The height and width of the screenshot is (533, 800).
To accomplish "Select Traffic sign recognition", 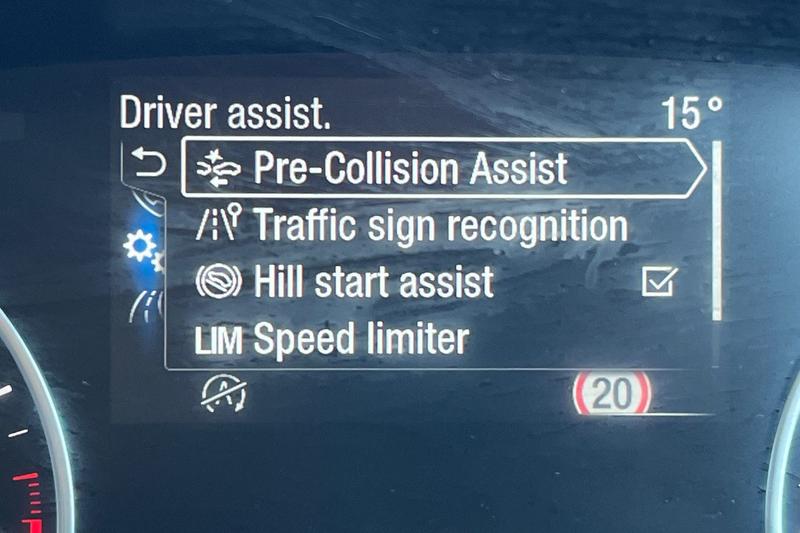I will point(440,225).
